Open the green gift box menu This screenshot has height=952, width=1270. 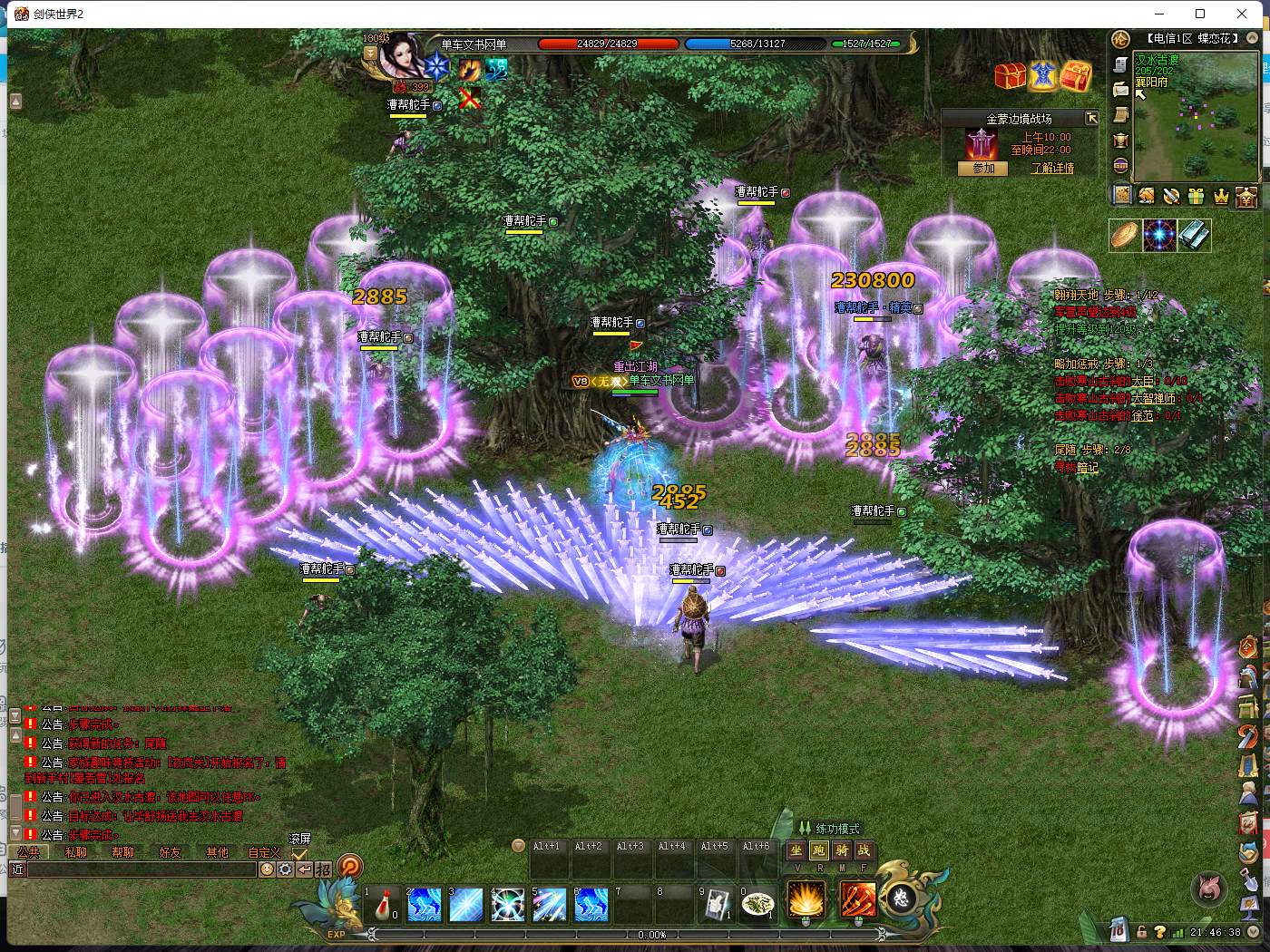[1197, 196]
